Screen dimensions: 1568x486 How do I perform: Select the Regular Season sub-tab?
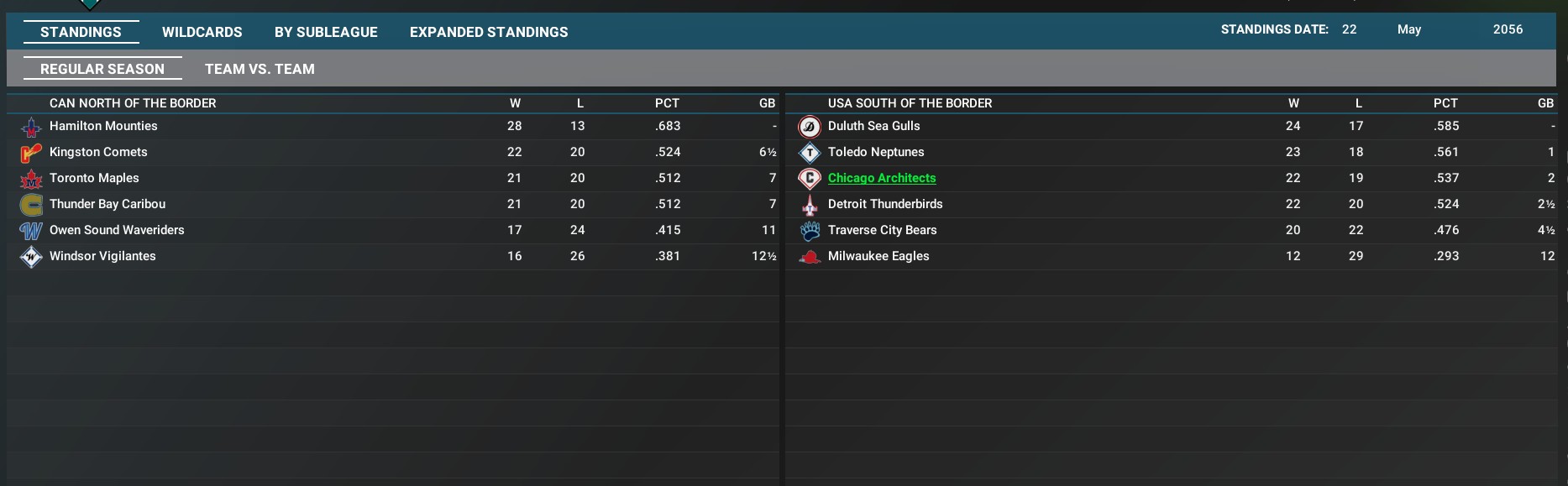(102, 69)
